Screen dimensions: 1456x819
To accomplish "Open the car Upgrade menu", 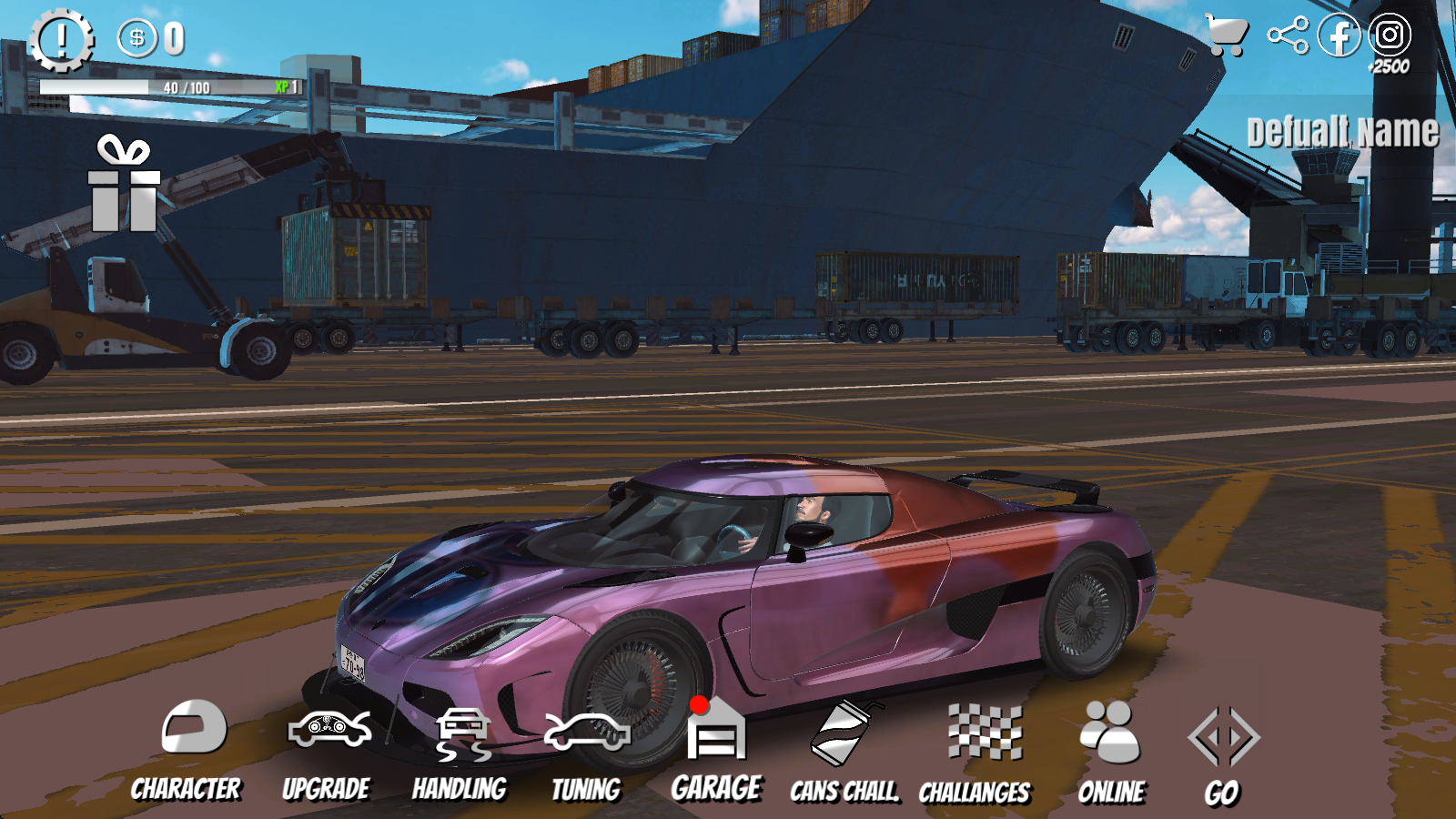I will 328,750.
